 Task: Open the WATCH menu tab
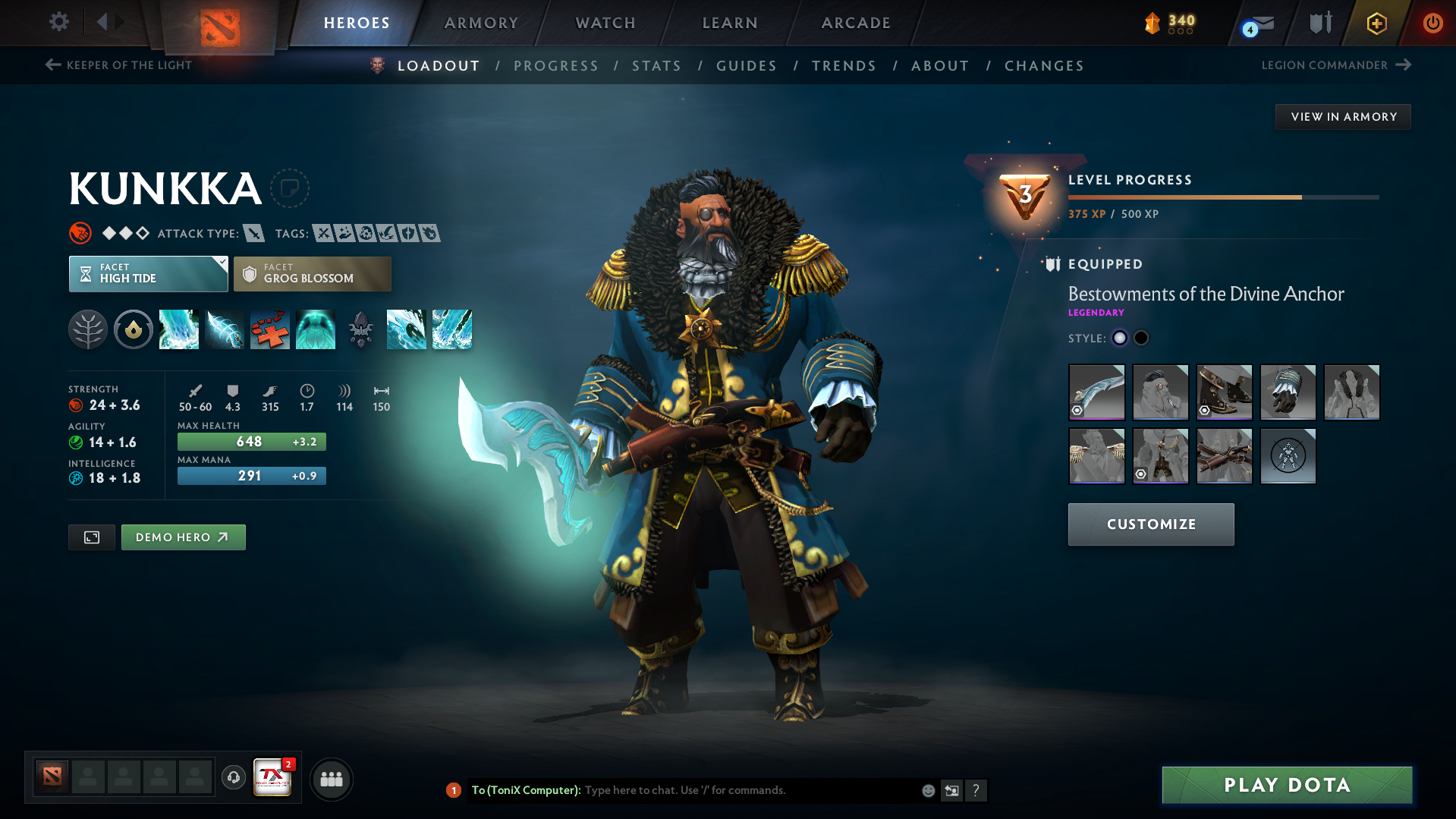click(x=605, y=23)
